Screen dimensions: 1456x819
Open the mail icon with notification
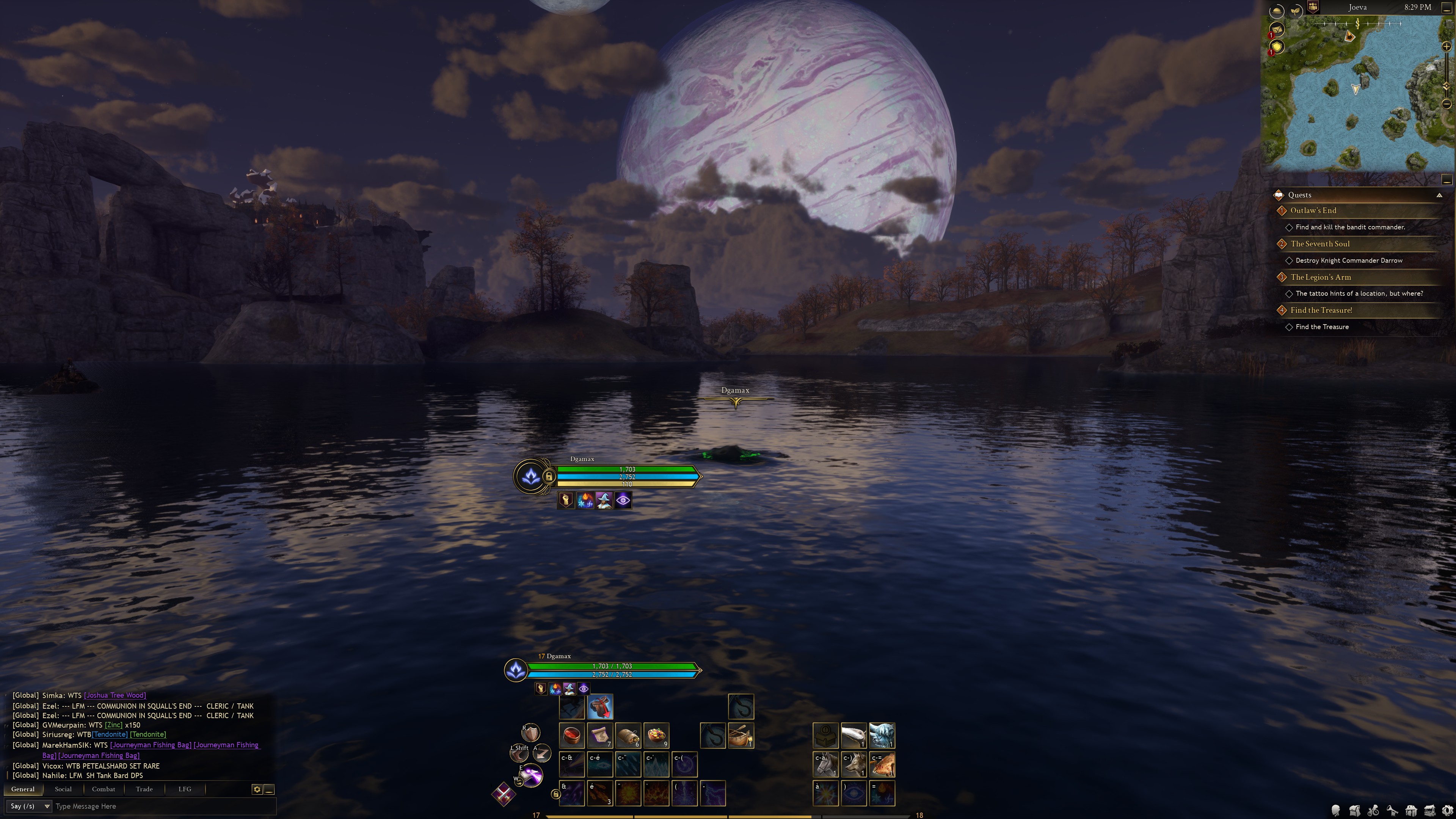point(1277,30)
